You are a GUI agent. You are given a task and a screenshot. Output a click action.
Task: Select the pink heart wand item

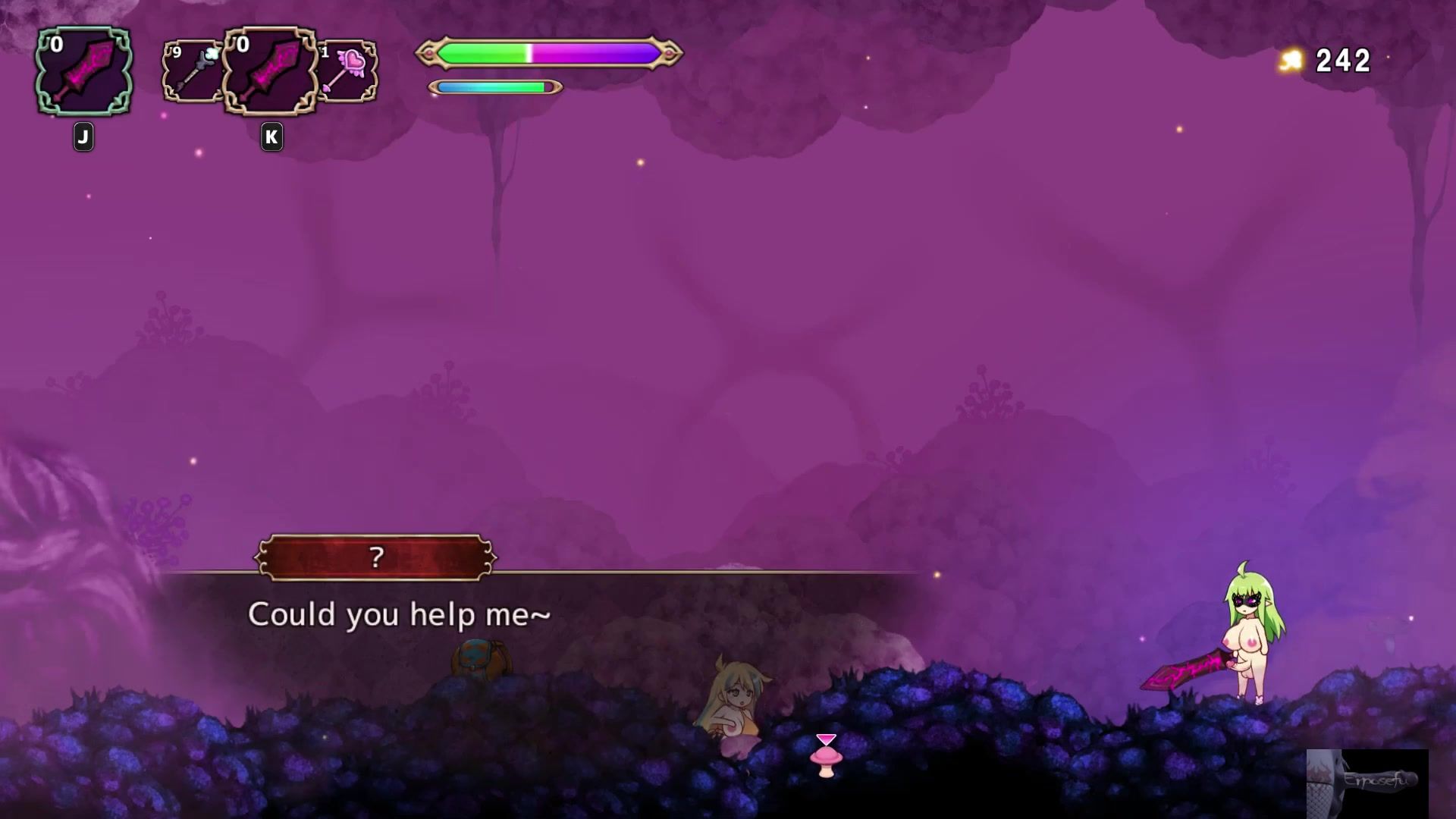pyautogui.click(x=347, y=72)
